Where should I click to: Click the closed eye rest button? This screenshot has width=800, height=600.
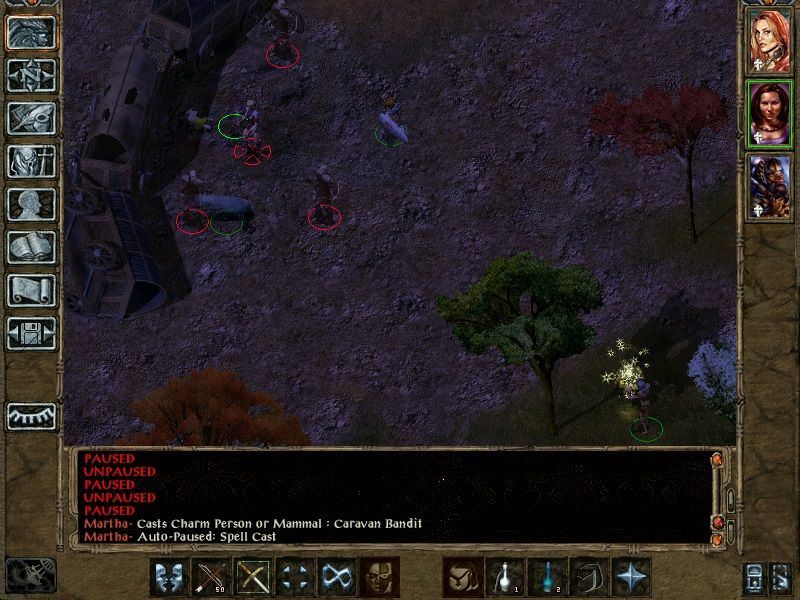coord(31,415)
